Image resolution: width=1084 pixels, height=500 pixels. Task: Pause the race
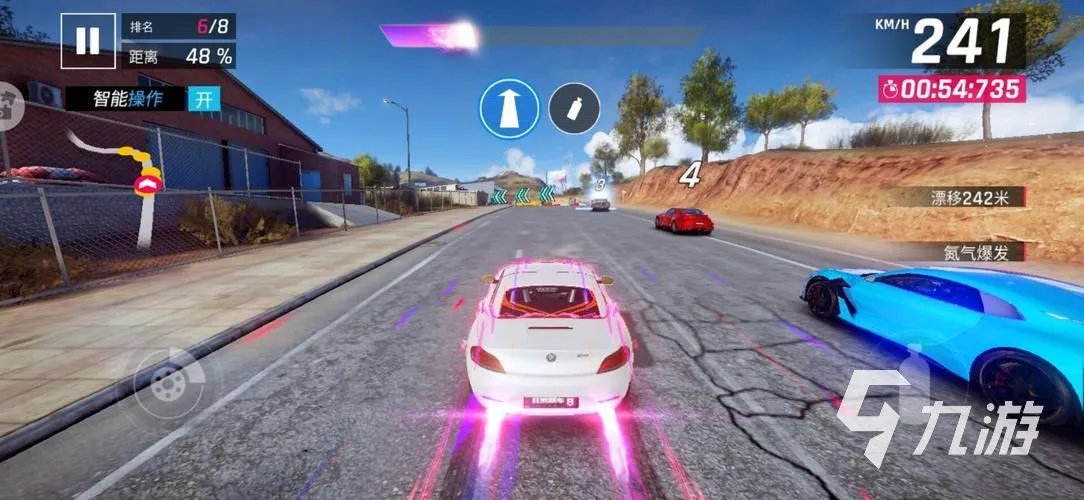tap(88, 40)
